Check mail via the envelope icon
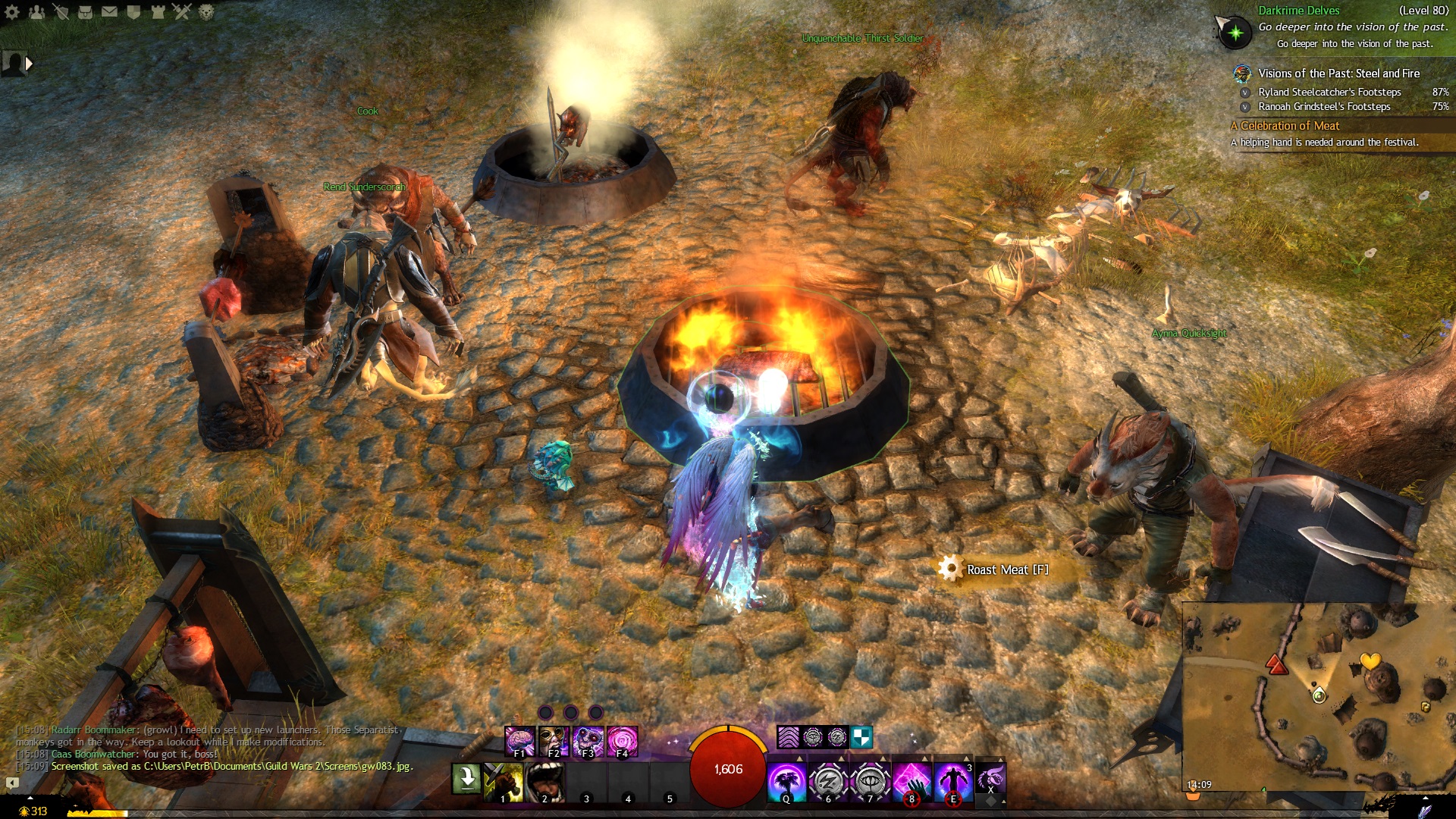Screen dimensions: 1456x819 [109, 11]
